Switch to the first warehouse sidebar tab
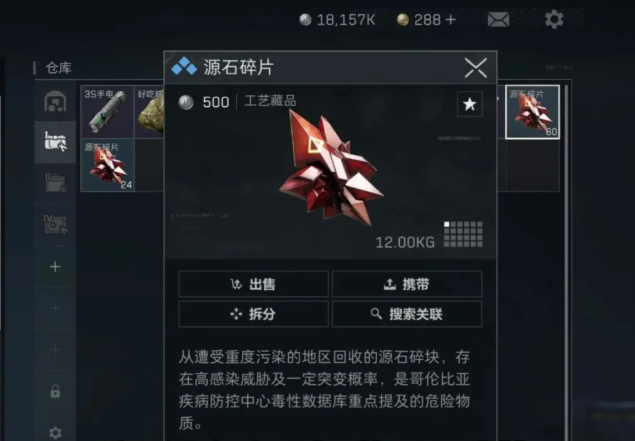This screenshot has width=635, height=441. pyautogui.click(x=55, y=102)
